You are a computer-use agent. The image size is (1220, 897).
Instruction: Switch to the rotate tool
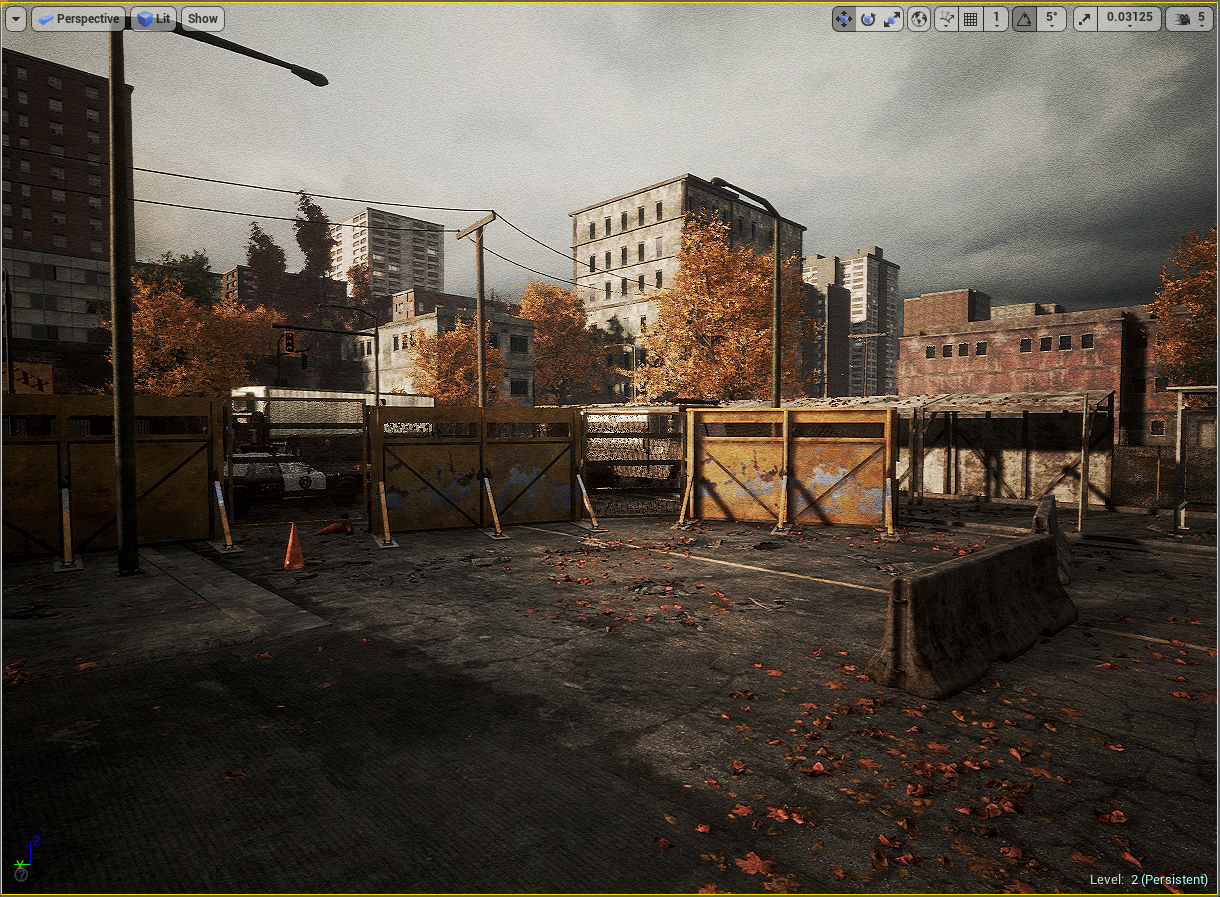pyautogui.click(x=867, y=19)
